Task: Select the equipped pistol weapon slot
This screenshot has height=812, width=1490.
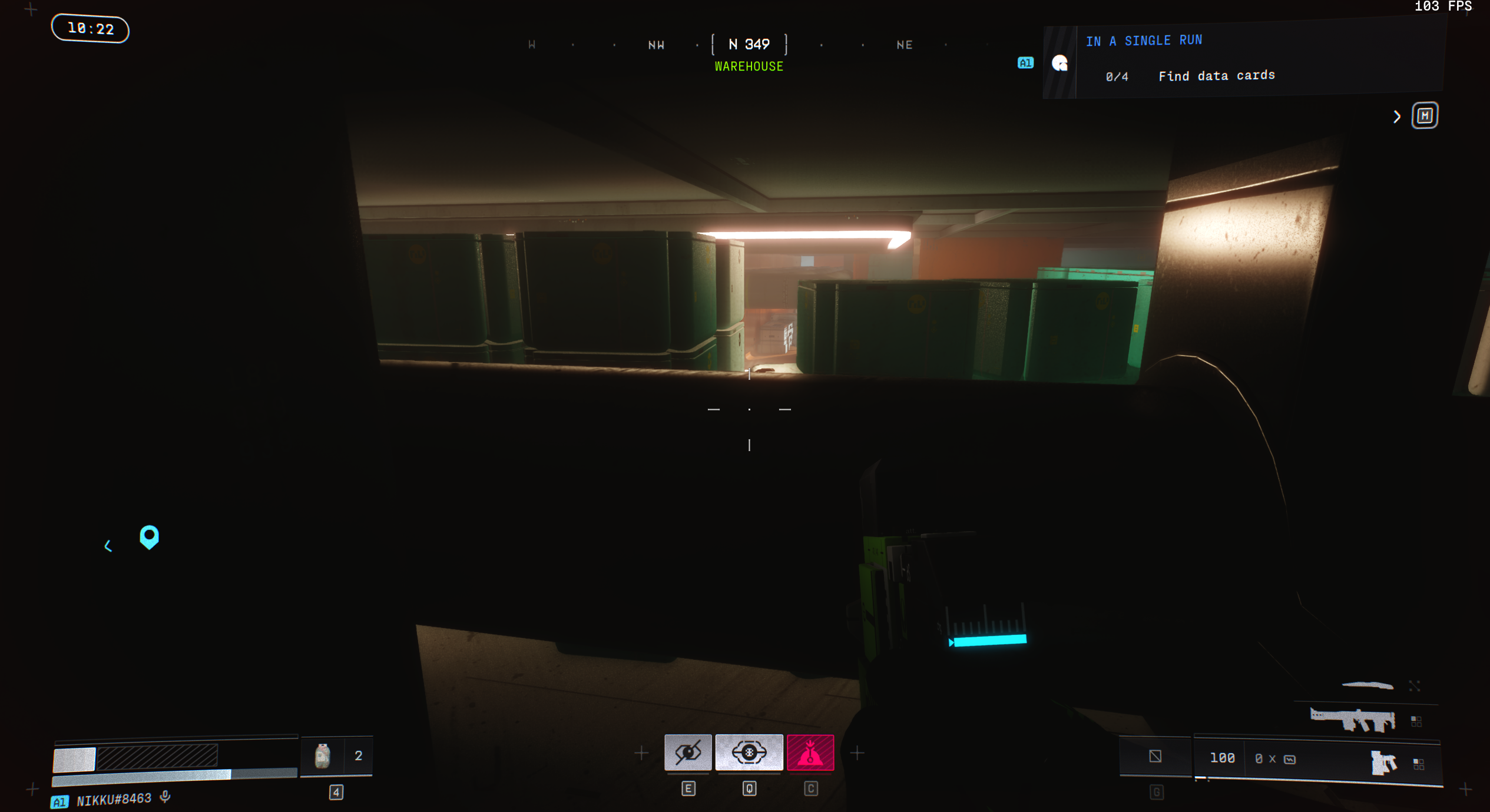Action: click(1383, 763)
